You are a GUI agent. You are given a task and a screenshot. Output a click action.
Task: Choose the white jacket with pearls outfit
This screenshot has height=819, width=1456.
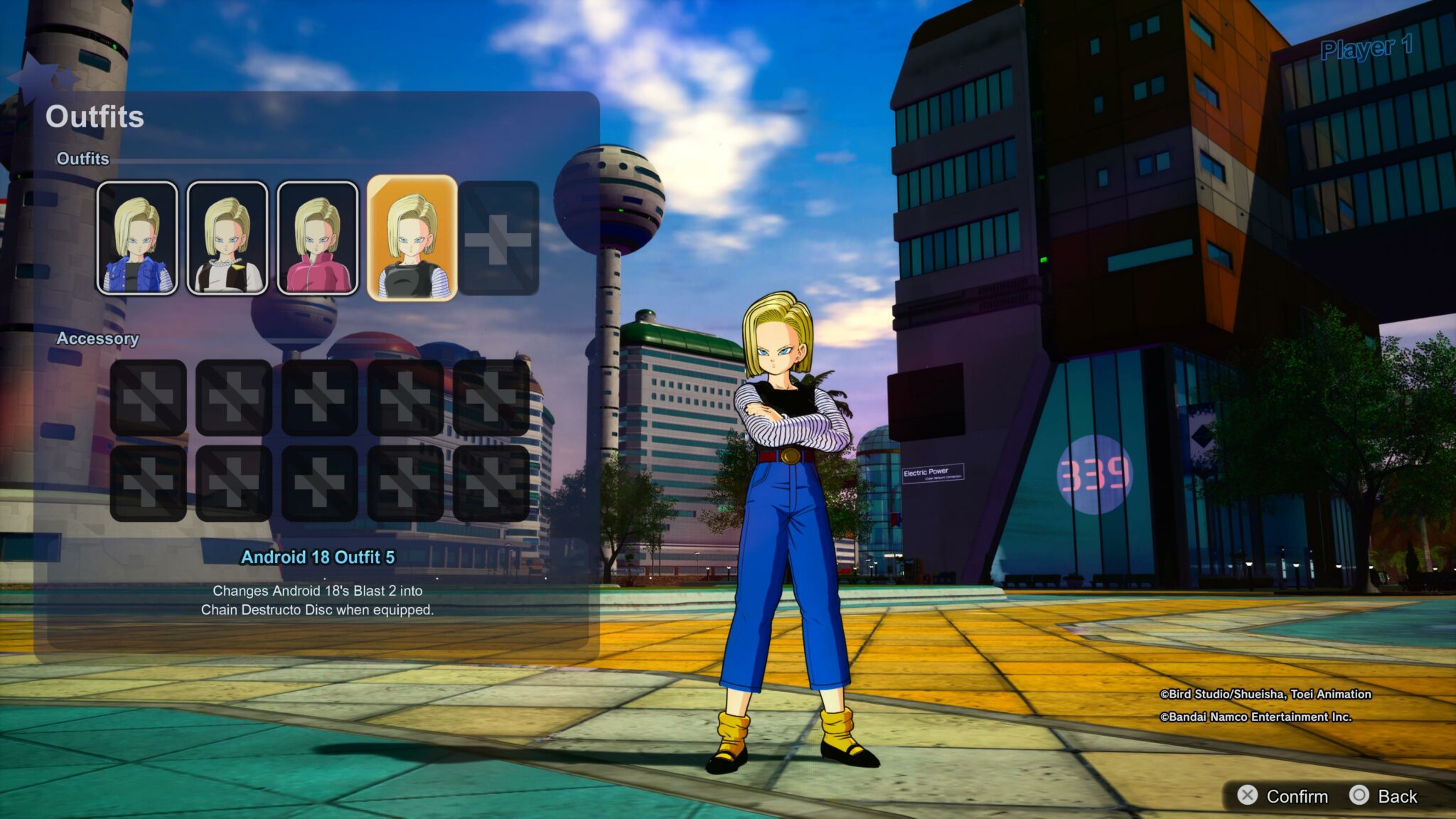pyautogui.click(x=227, y=238)
